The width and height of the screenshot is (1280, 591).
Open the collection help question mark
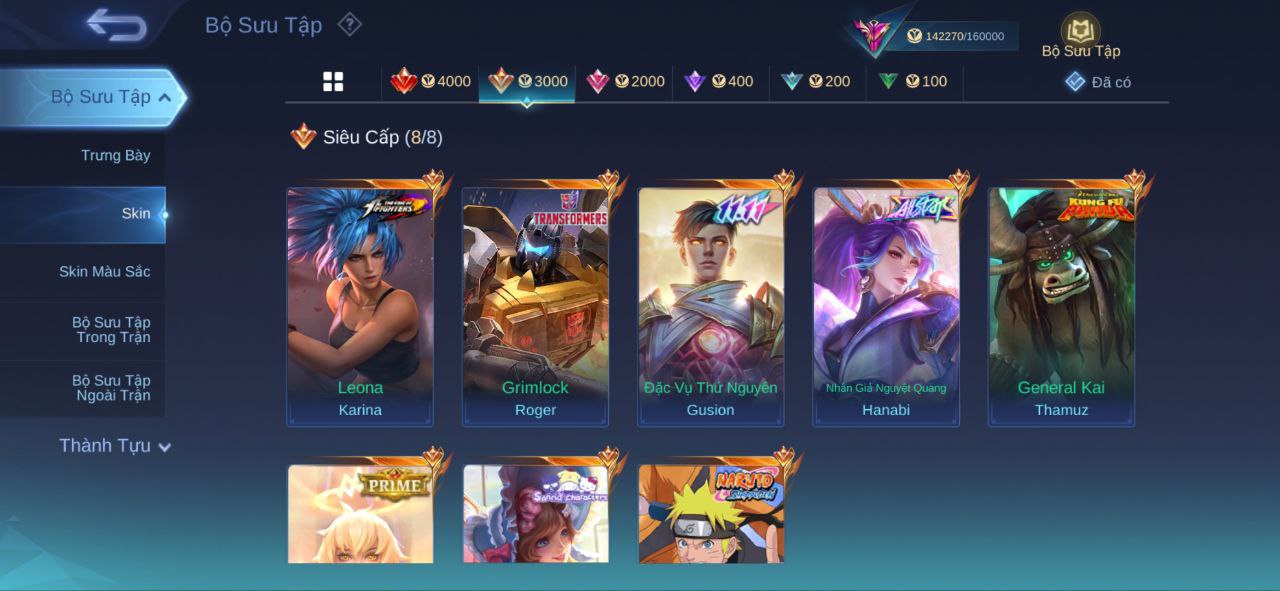click(x=349, y=24)
